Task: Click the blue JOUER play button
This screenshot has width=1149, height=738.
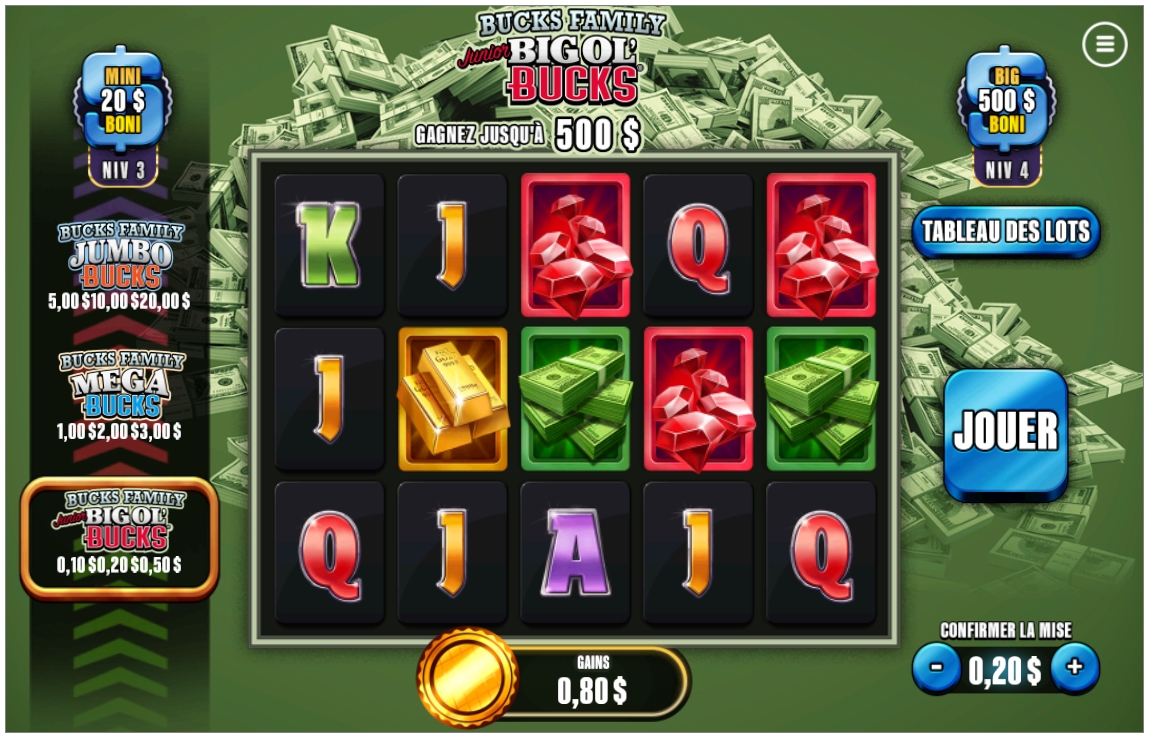Action: (x=1005, y=432)
